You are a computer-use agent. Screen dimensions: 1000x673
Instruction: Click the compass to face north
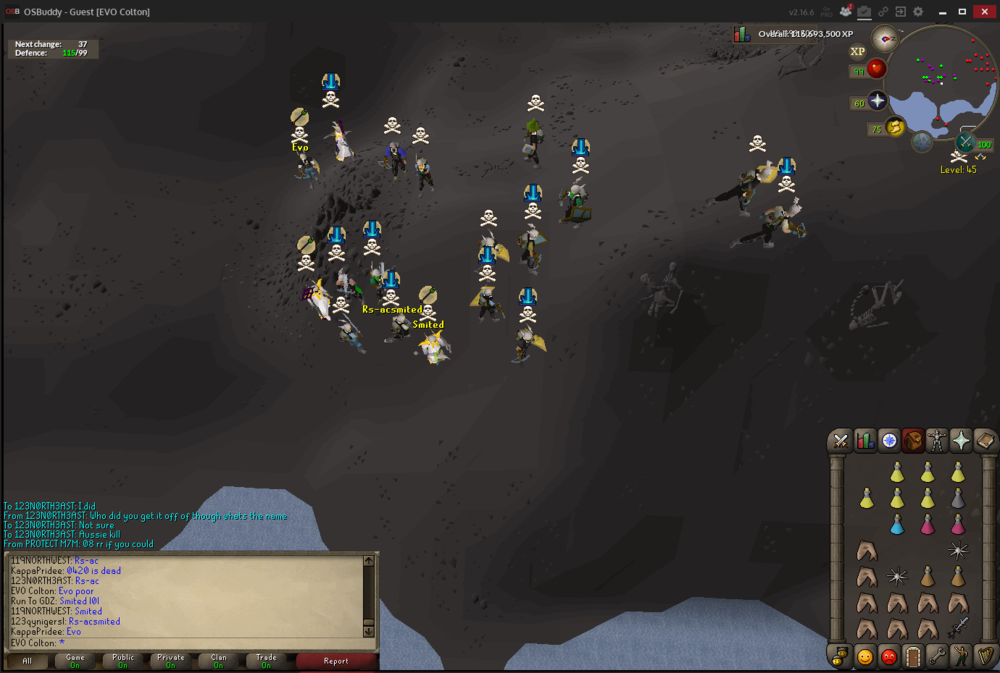click(x=884, y=38)
